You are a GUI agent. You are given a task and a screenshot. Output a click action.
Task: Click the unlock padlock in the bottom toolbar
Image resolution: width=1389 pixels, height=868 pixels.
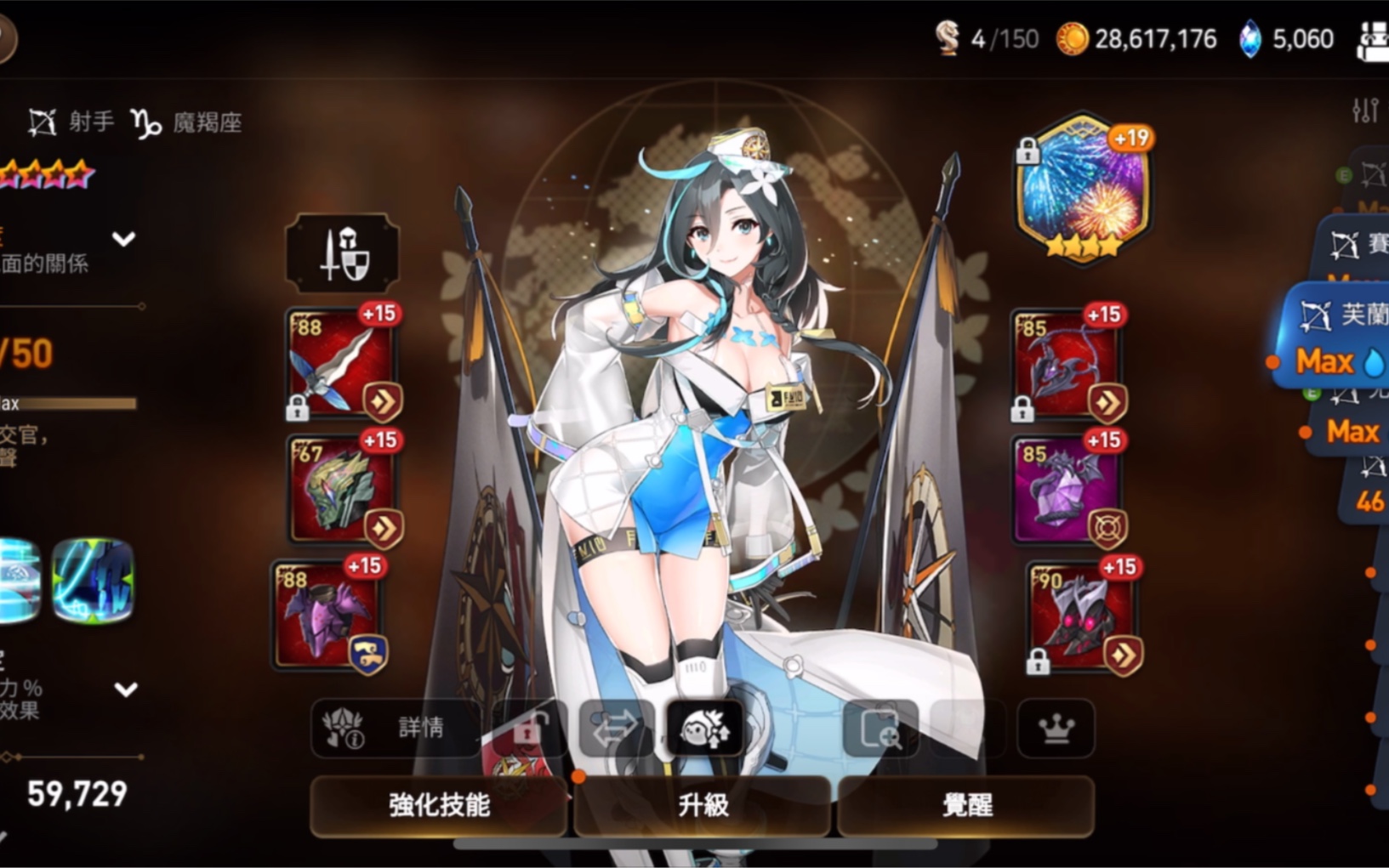tap(532, 729)
